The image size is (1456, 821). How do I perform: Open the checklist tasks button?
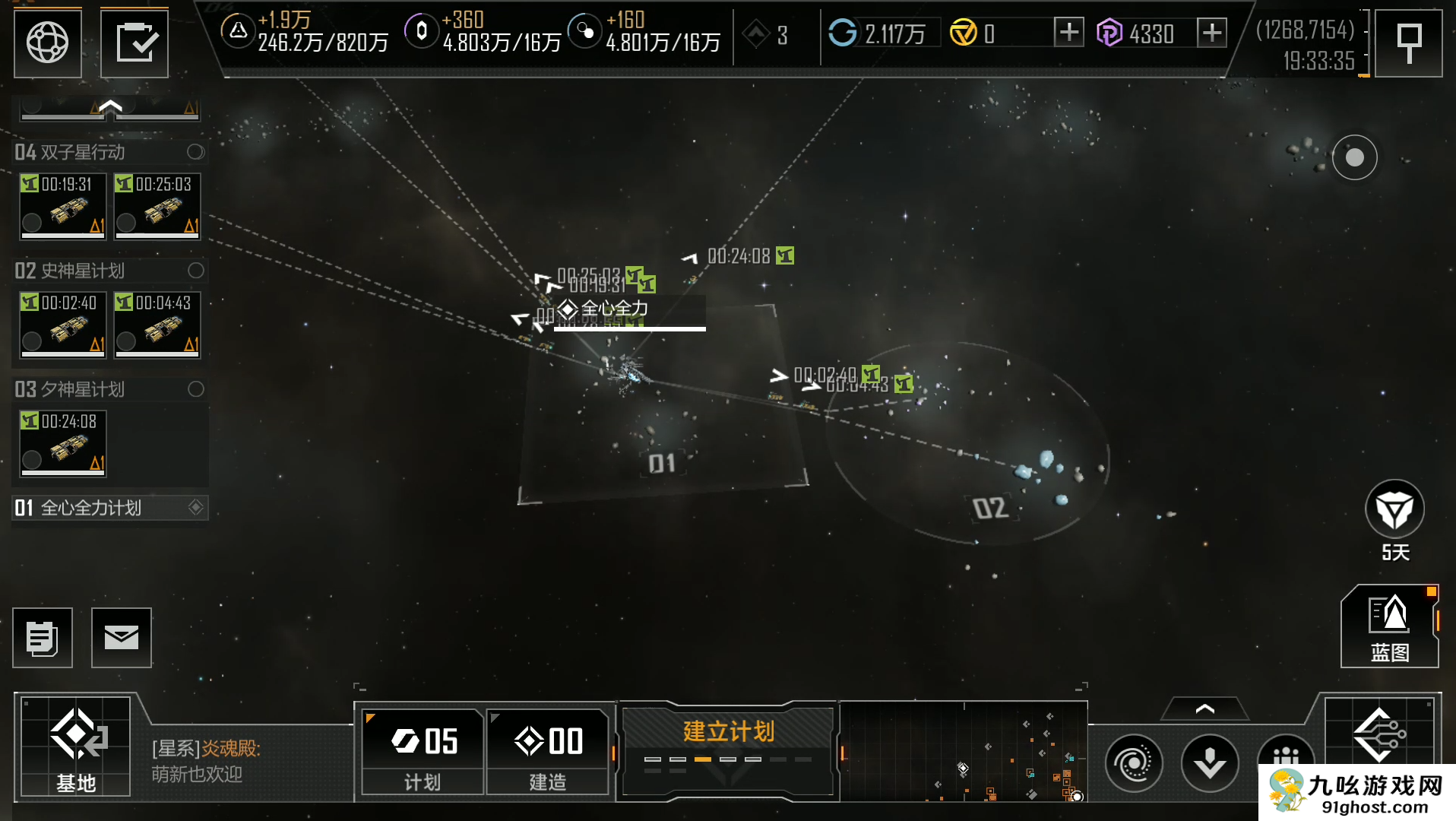pos(135,43)
